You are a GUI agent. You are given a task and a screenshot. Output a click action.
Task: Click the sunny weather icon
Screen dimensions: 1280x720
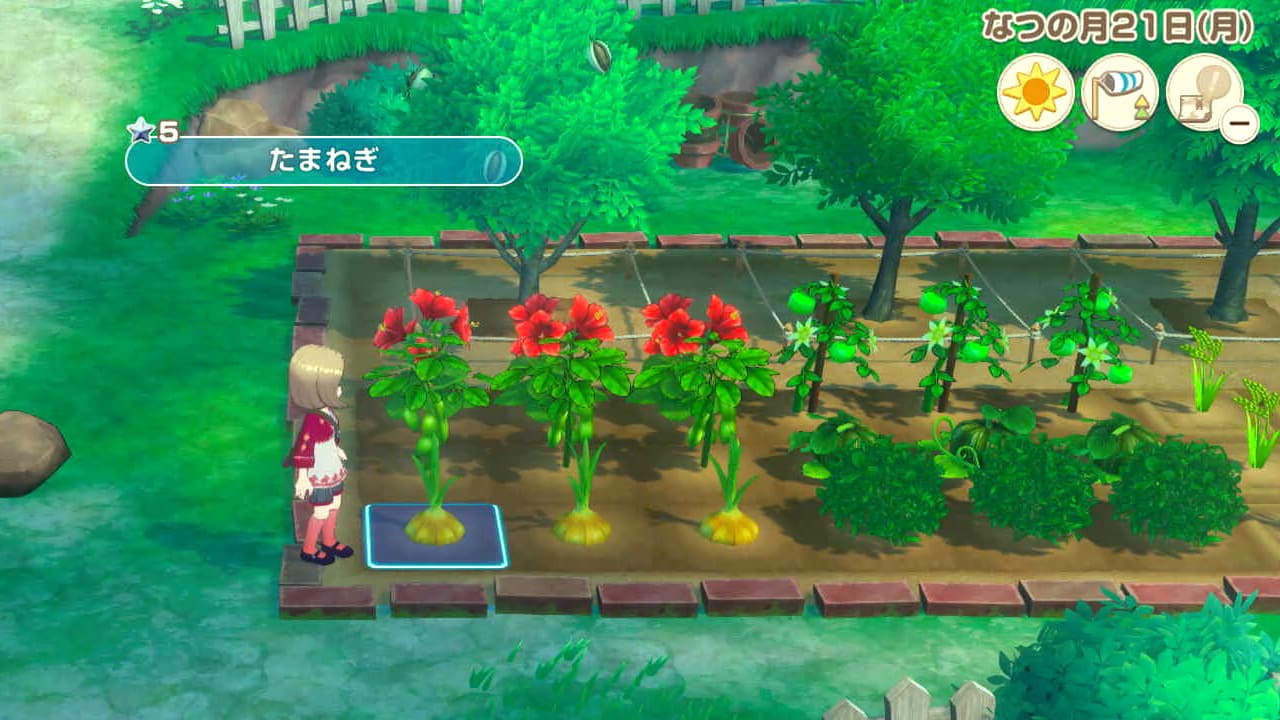[1035, 93]
